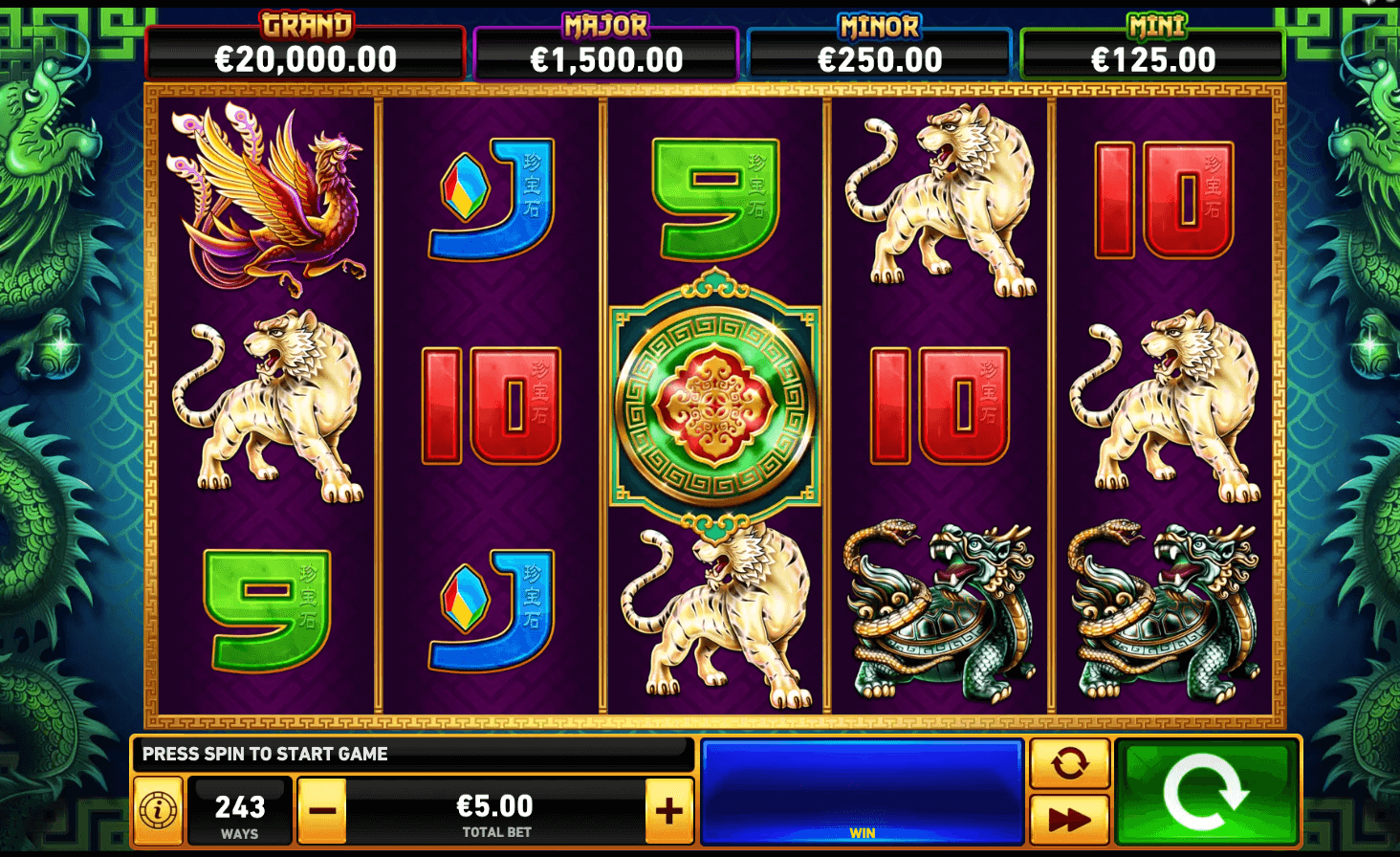Decrease total bet with the minus button
The image size is (1400, 857).
(x=322, y=811)
